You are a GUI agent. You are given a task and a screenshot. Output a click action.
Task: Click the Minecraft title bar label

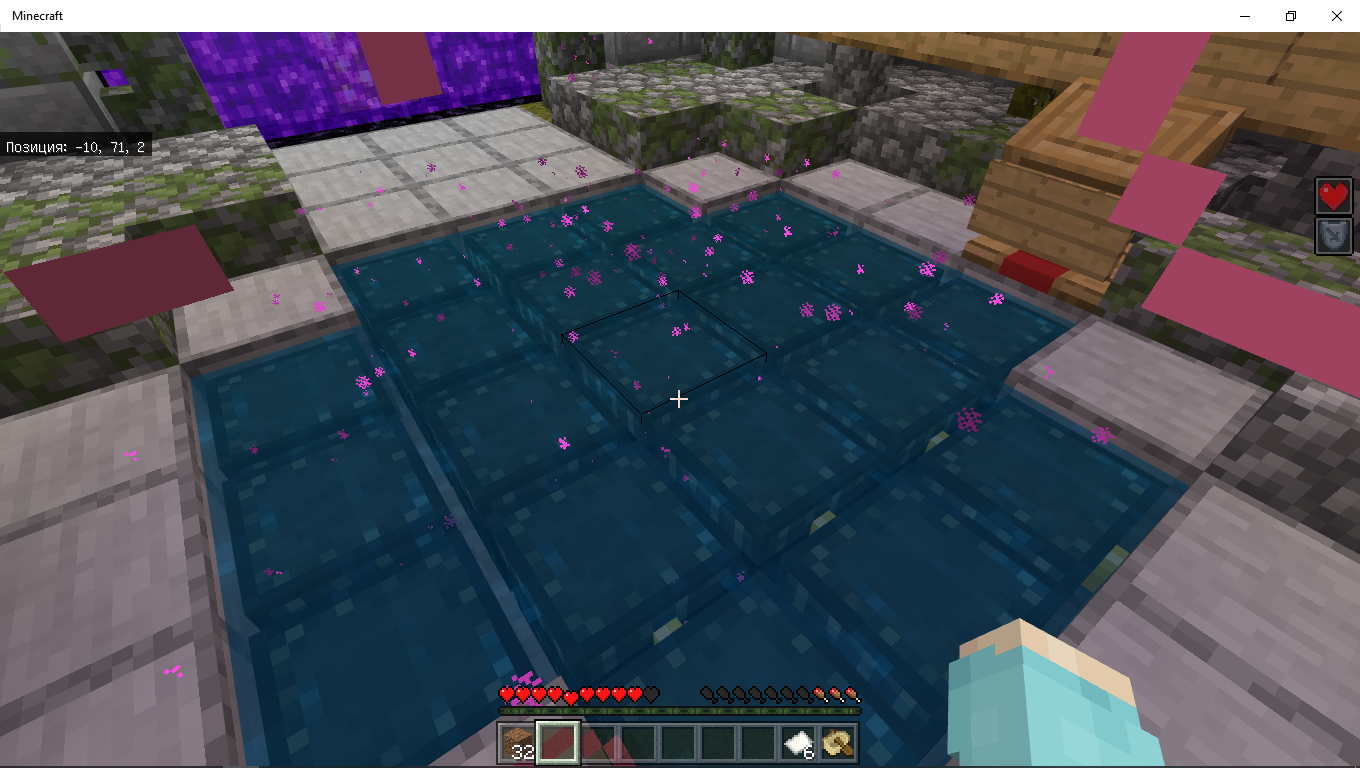(38, 15)
